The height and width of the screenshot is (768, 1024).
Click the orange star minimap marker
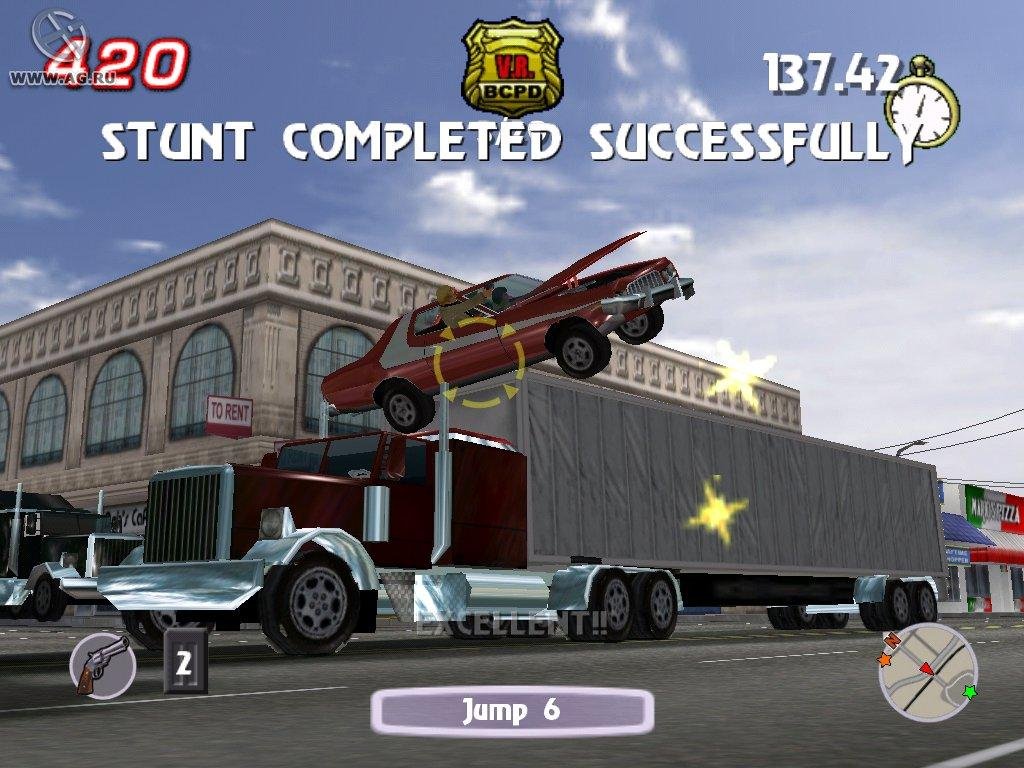tap(884, 660)
